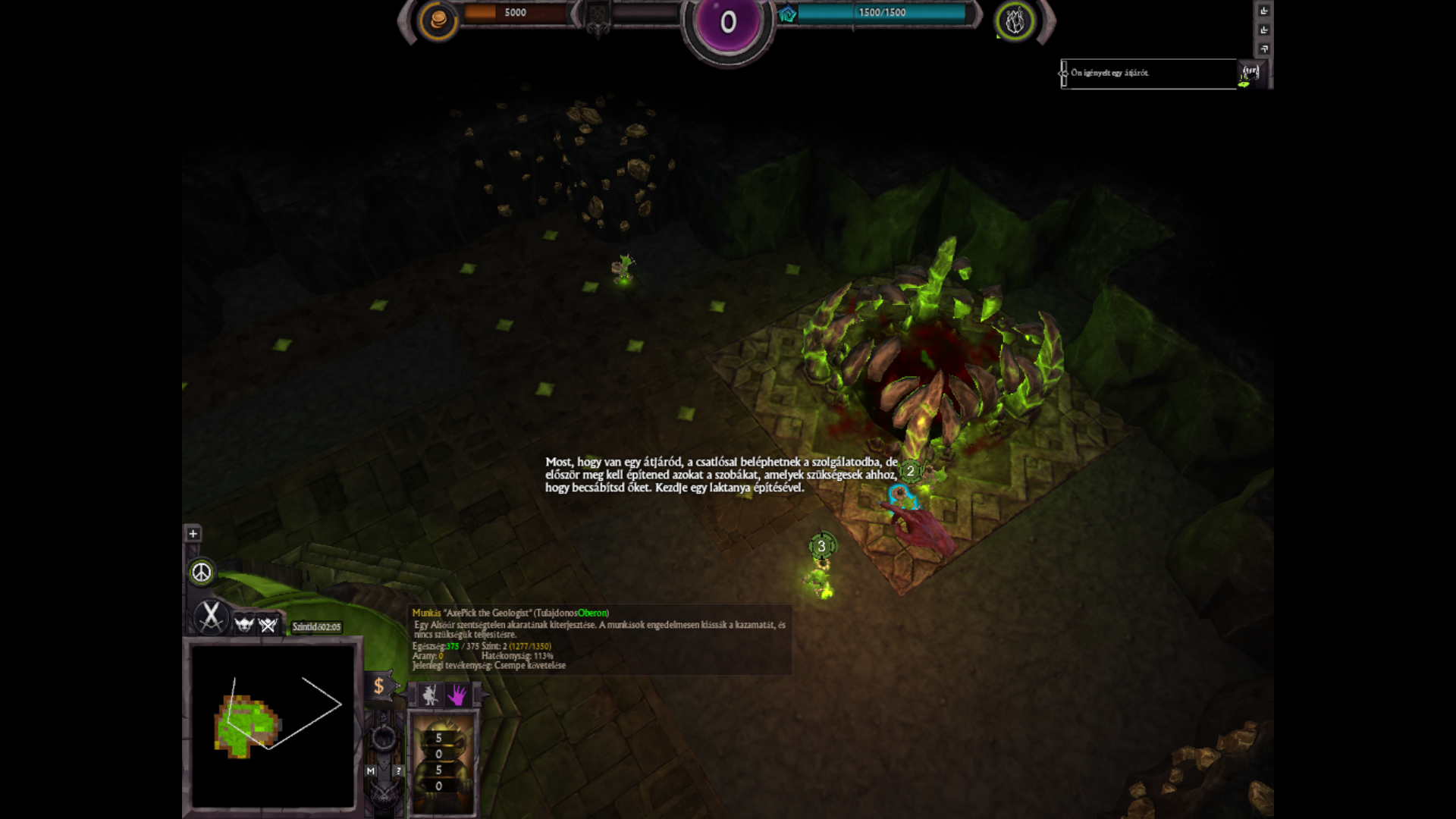
Task: Select the worker imp portrait panel
Action: click(442, 762)
